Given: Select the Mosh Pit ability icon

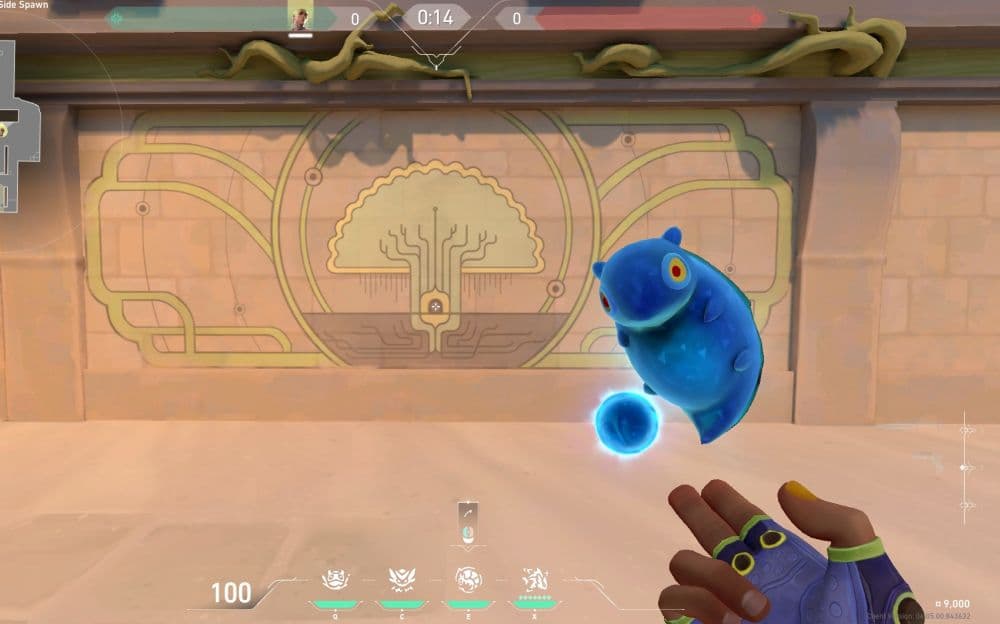Looking at the screenshot, I should click(400, 580).
